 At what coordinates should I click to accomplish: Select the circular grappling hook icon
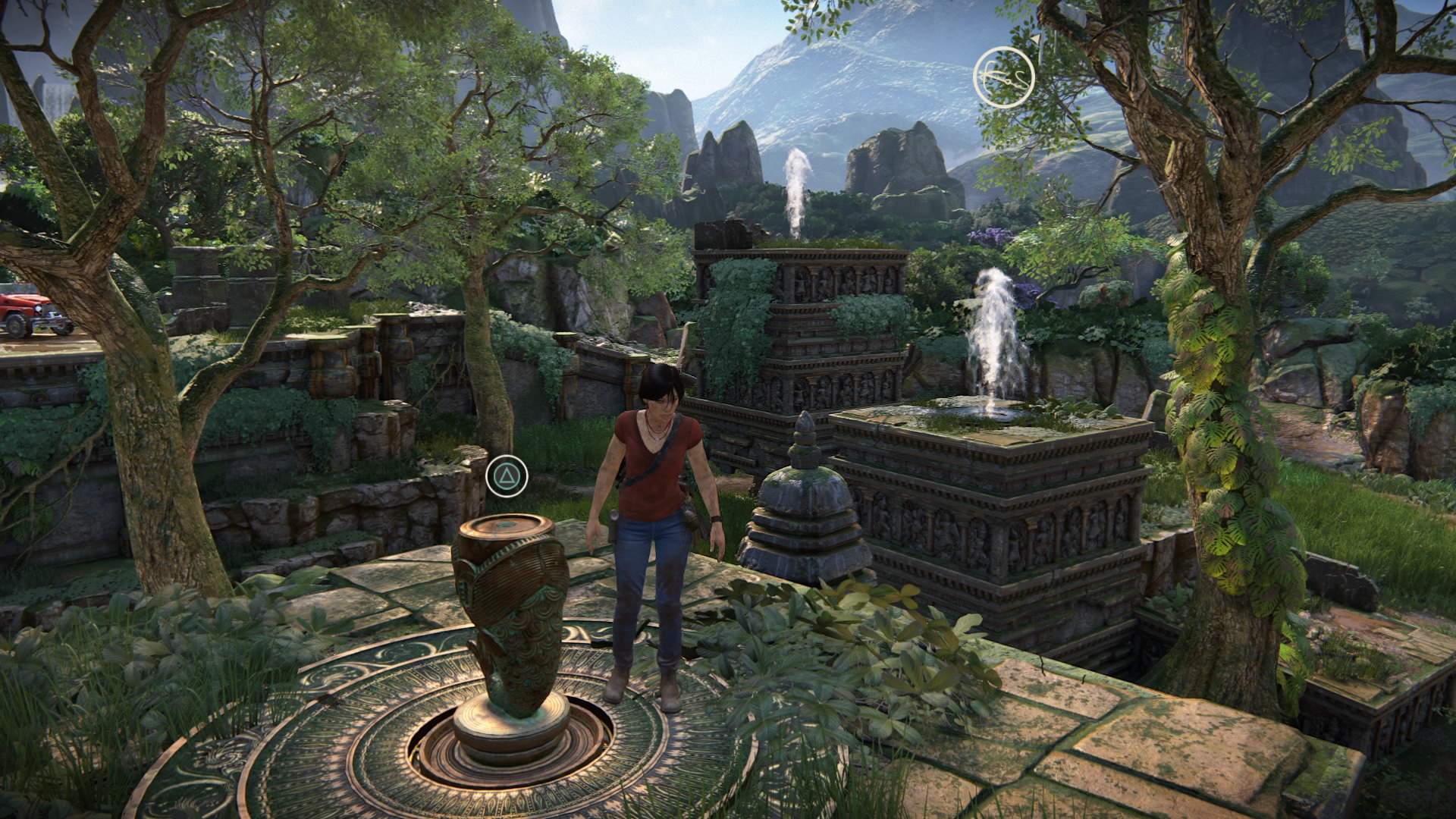(1004, 77)
